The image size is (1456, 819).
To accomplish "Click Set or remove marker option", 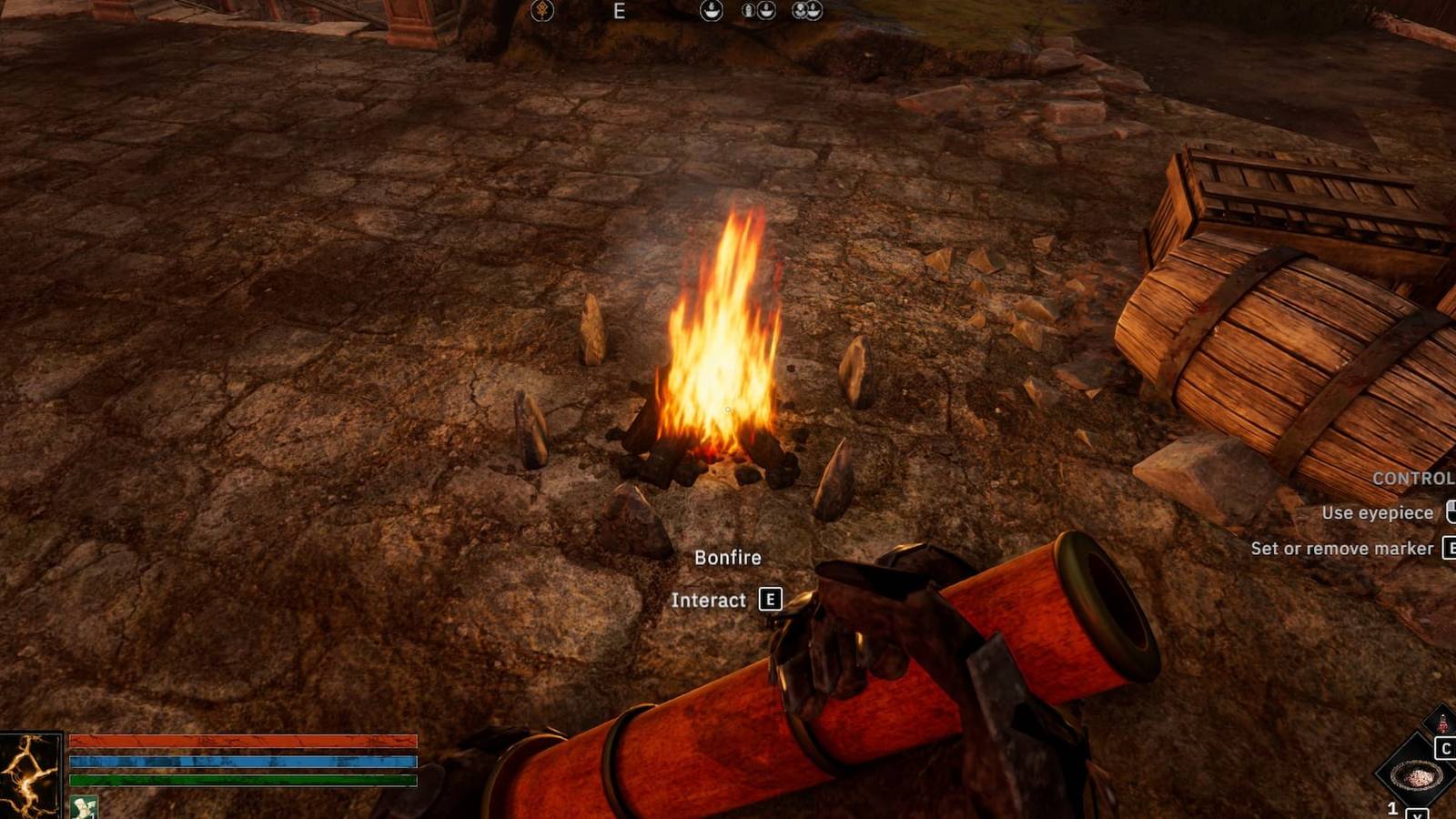I will [x=1344, y=549].
